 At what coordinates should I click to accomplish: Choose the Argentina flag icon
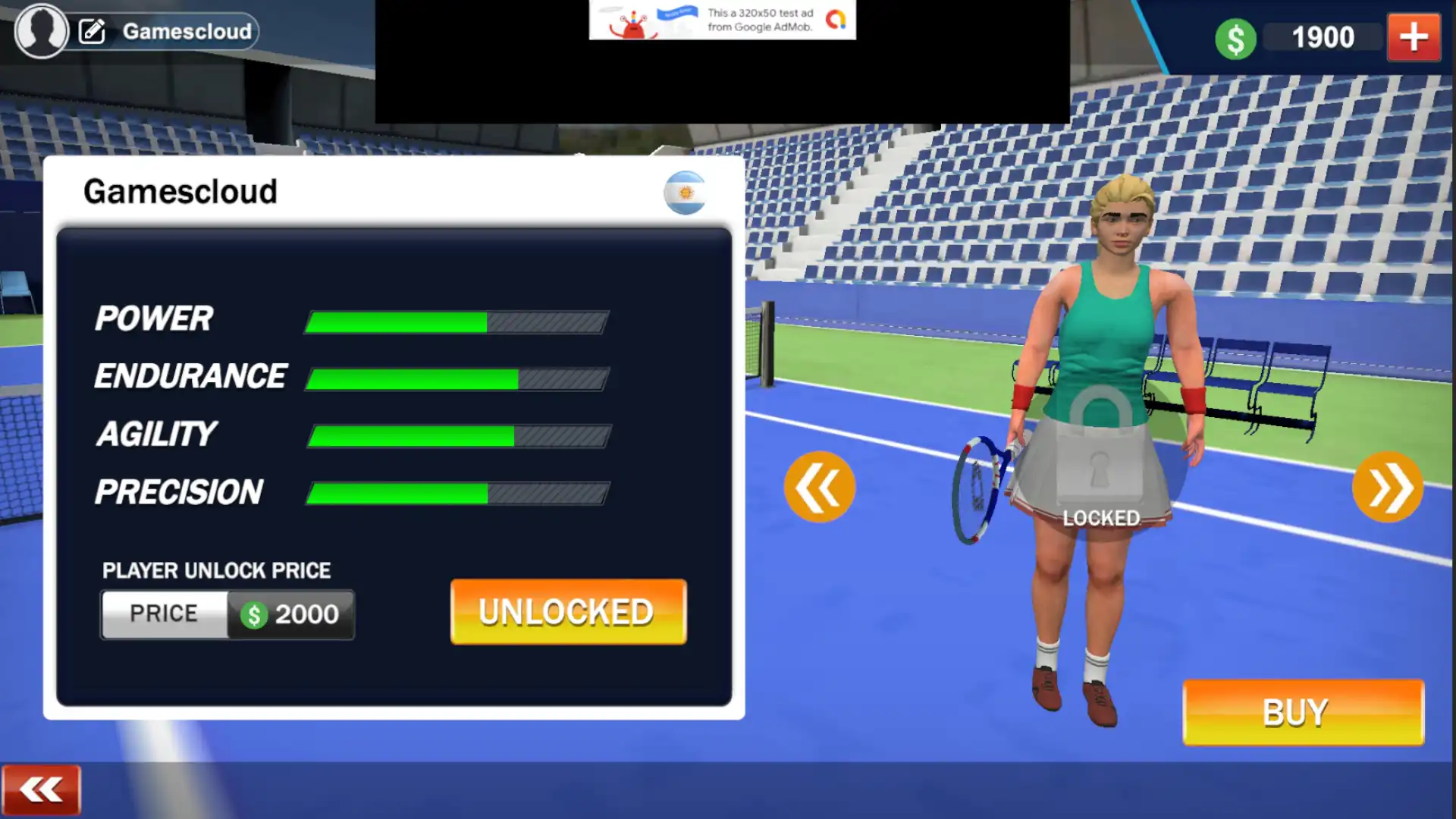click(x=686, y=193)
